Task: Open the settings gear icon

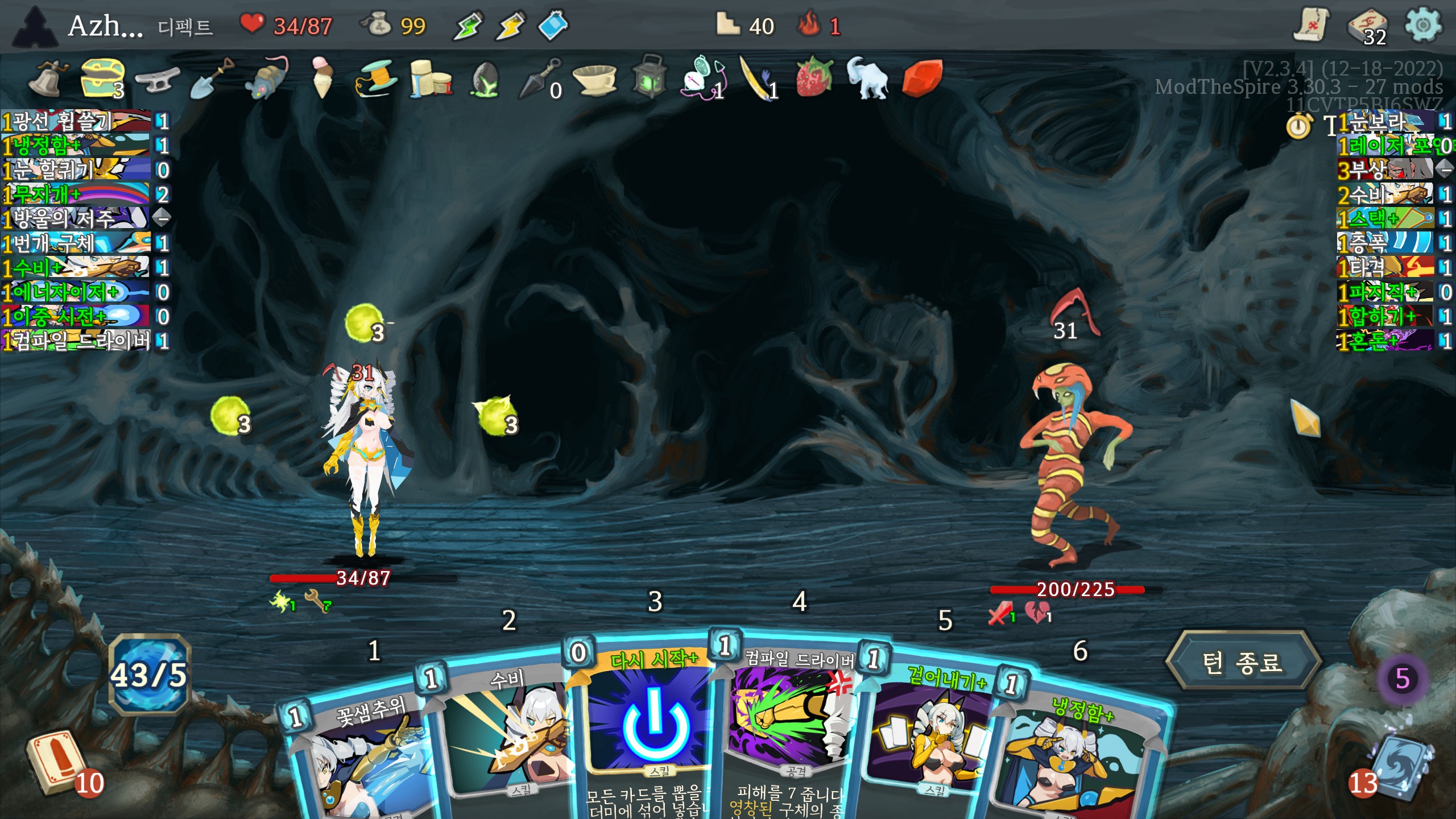Action: point(1422,26)
